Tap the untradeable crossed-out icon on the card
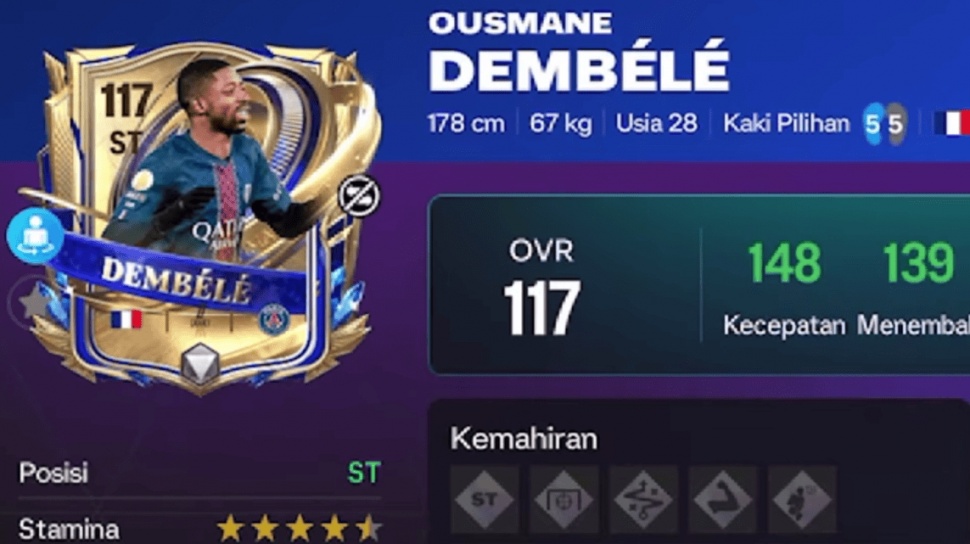 (x=356, y=196)
